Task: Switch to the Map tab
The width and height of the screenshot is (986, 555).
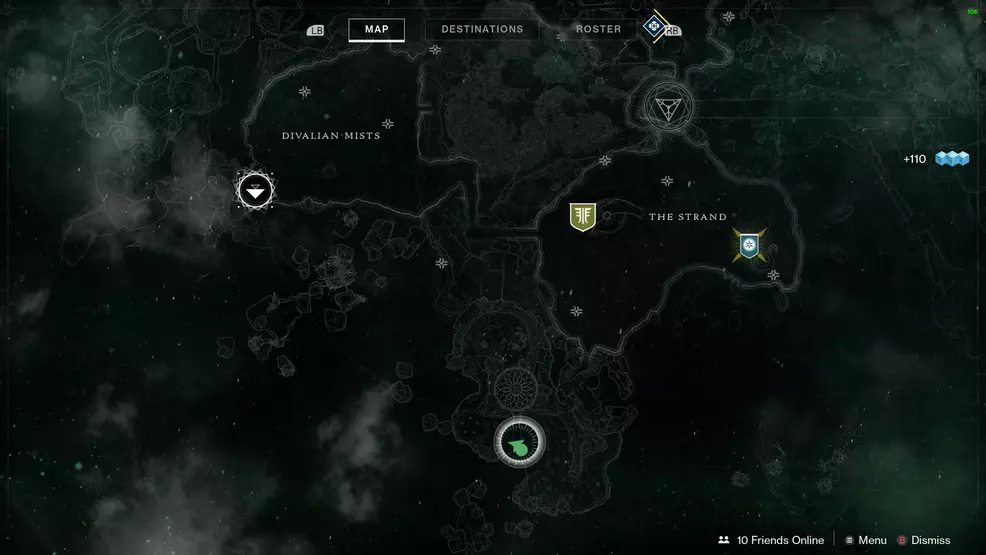Action: [376, 29]
